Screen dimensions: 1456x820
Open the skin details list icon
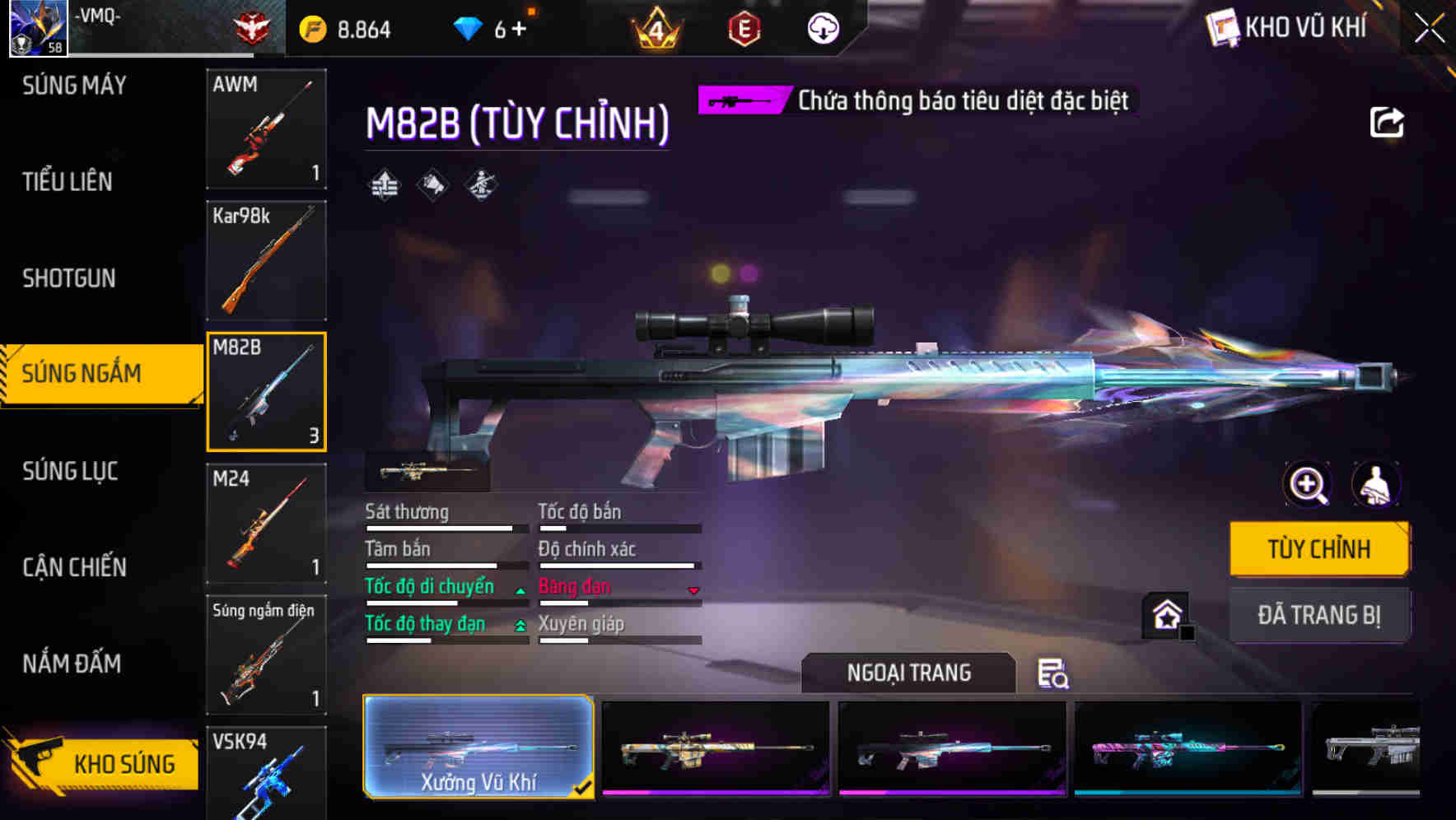click(1054, 675)
